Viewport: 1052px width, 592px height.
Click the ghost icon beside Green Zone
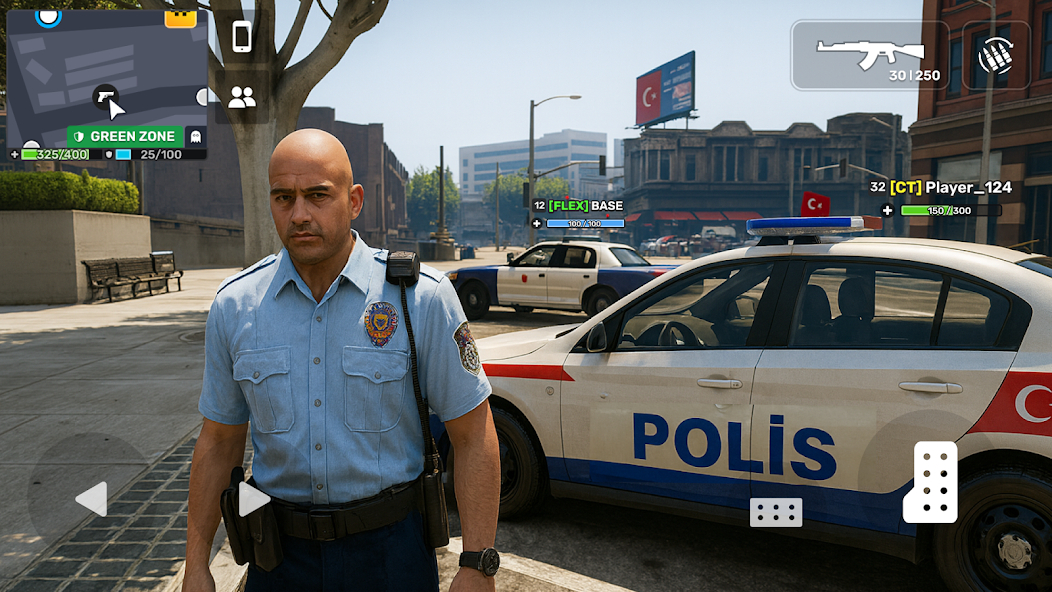point(196,136)
